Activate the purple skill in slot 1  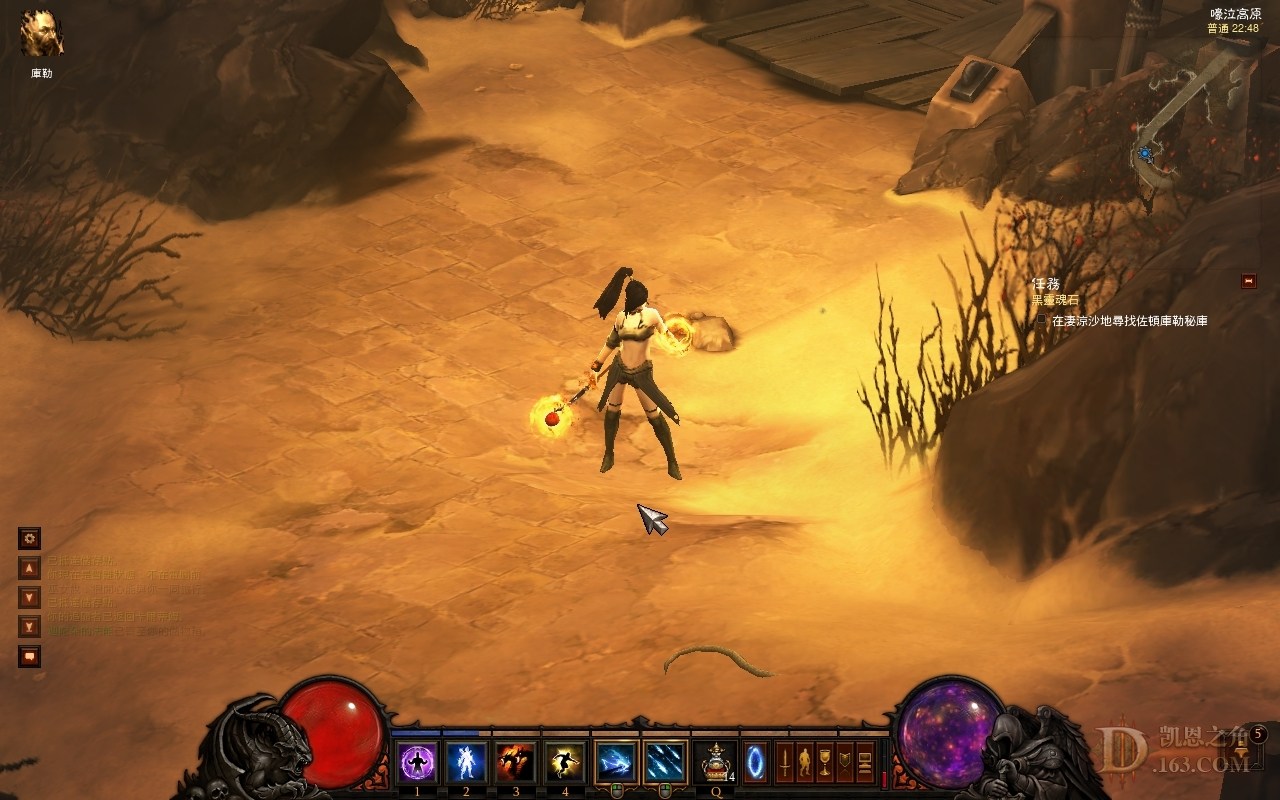click(417, 762)
